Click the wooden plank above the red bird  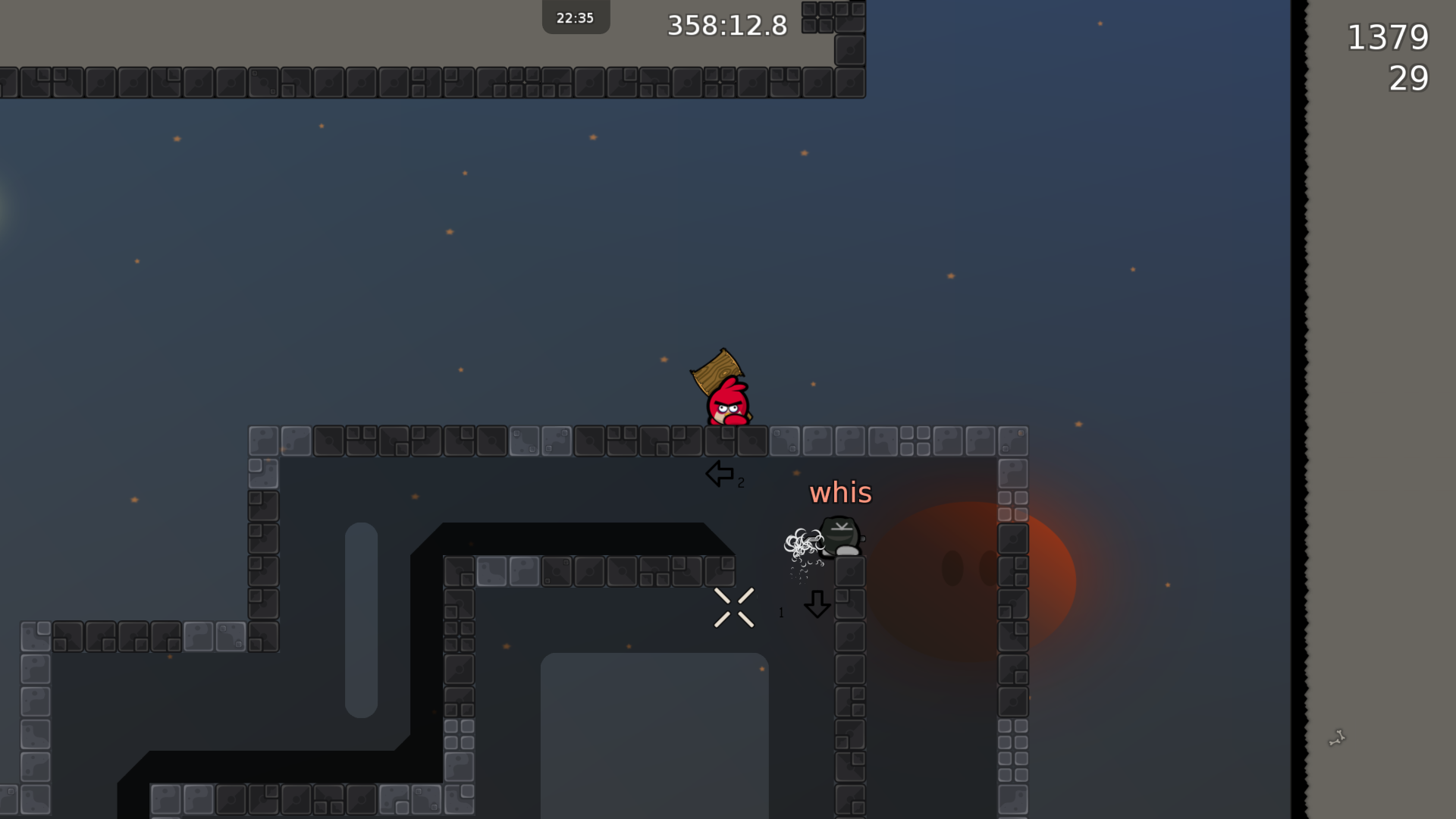tap(717, 372)
